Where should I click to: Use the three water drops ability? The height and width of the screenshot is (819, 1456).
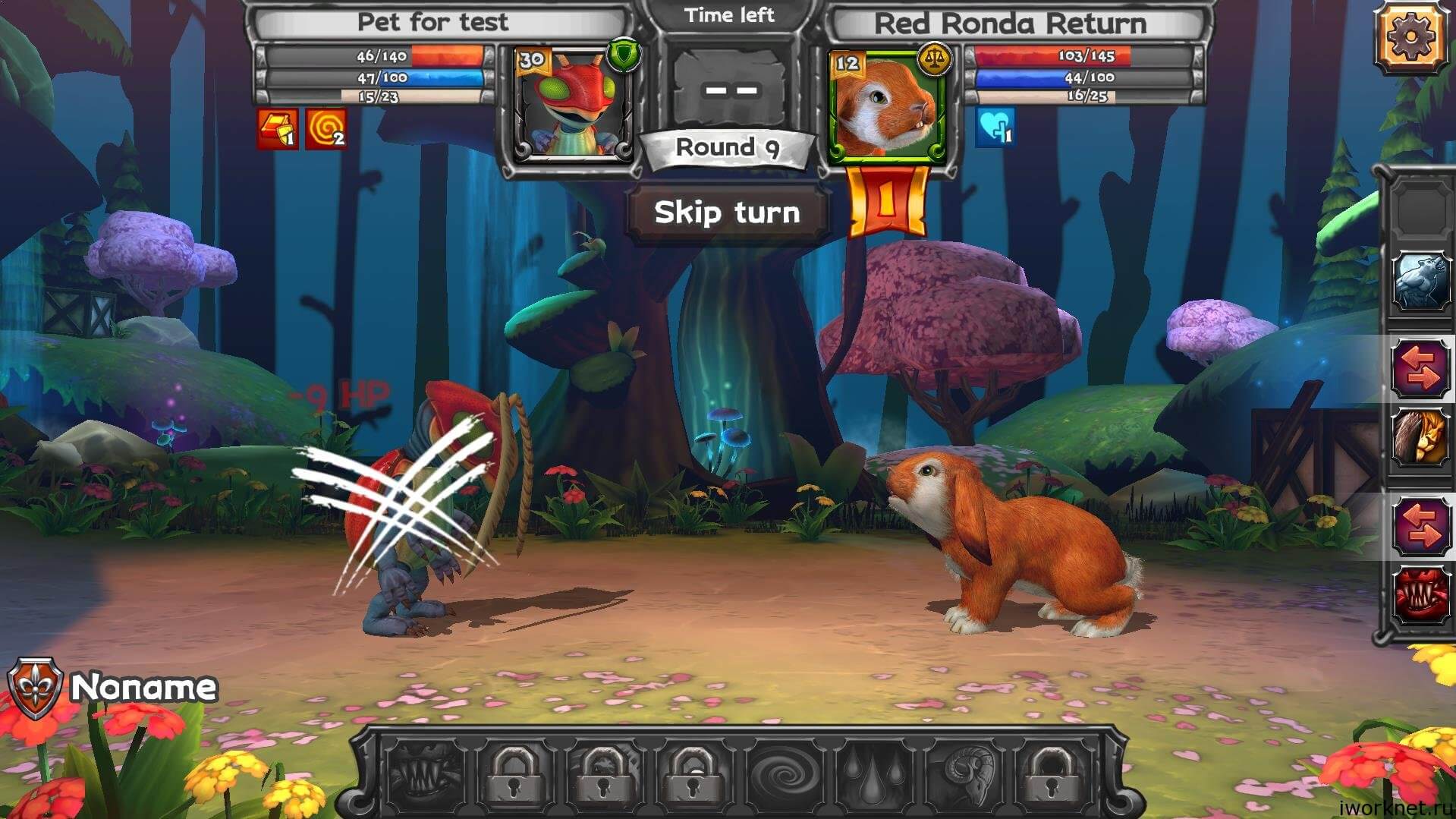pos(873,773)
